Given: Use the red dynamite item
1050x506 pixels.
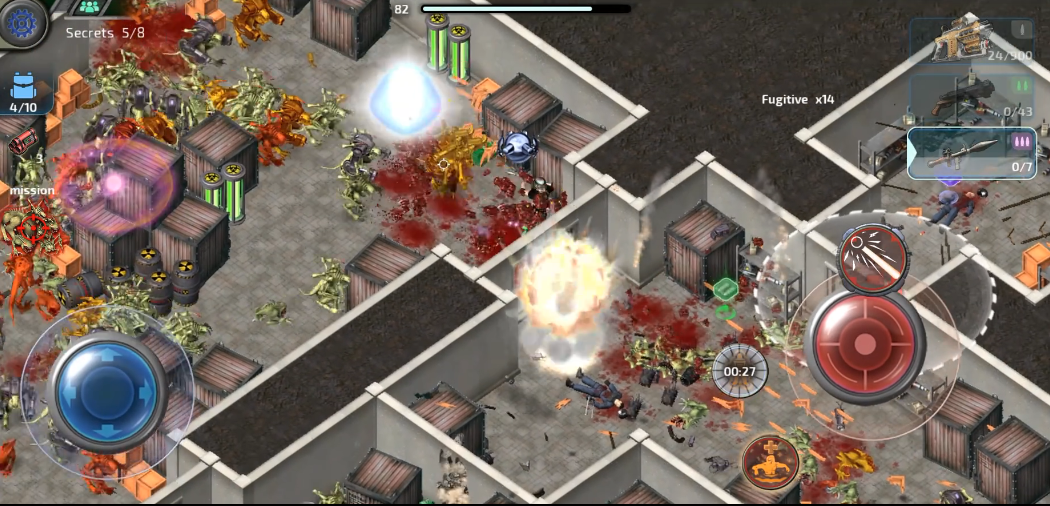Looking at the screenshot, I should (23, 143).
